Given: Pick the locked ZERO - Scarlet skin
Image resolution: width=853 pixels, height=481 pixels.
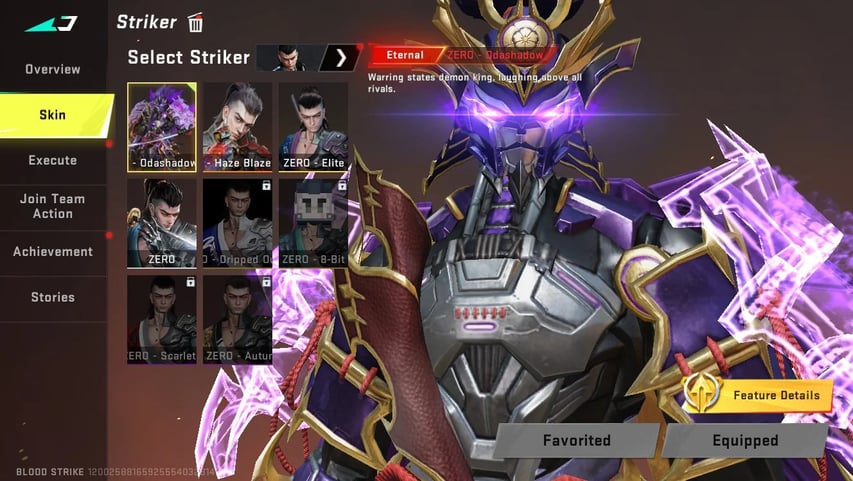Looking at the screenshot, I should (162, 319).
